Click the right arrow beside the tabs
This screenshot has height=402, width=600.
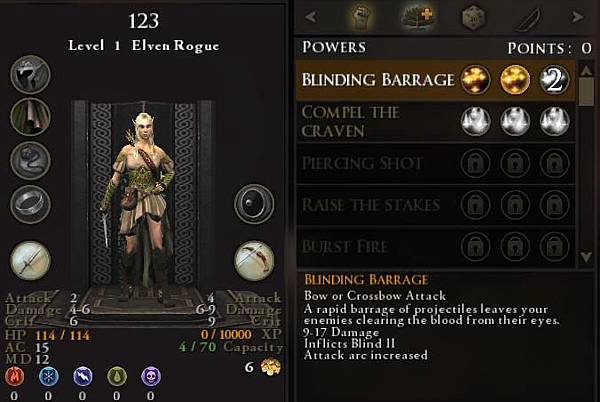coord(576,17)
